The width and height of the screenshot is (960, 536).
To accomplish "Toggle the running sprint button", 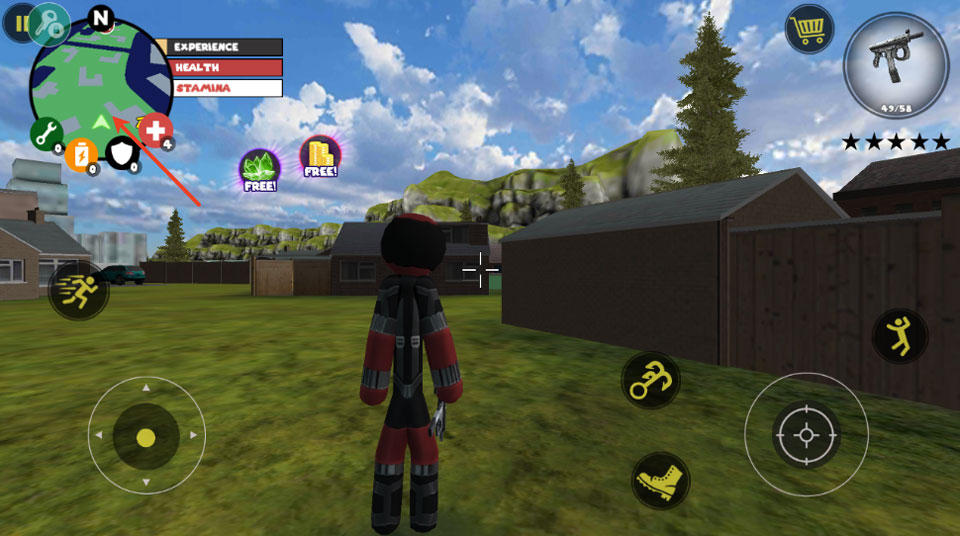I will (x=78, y=291).
